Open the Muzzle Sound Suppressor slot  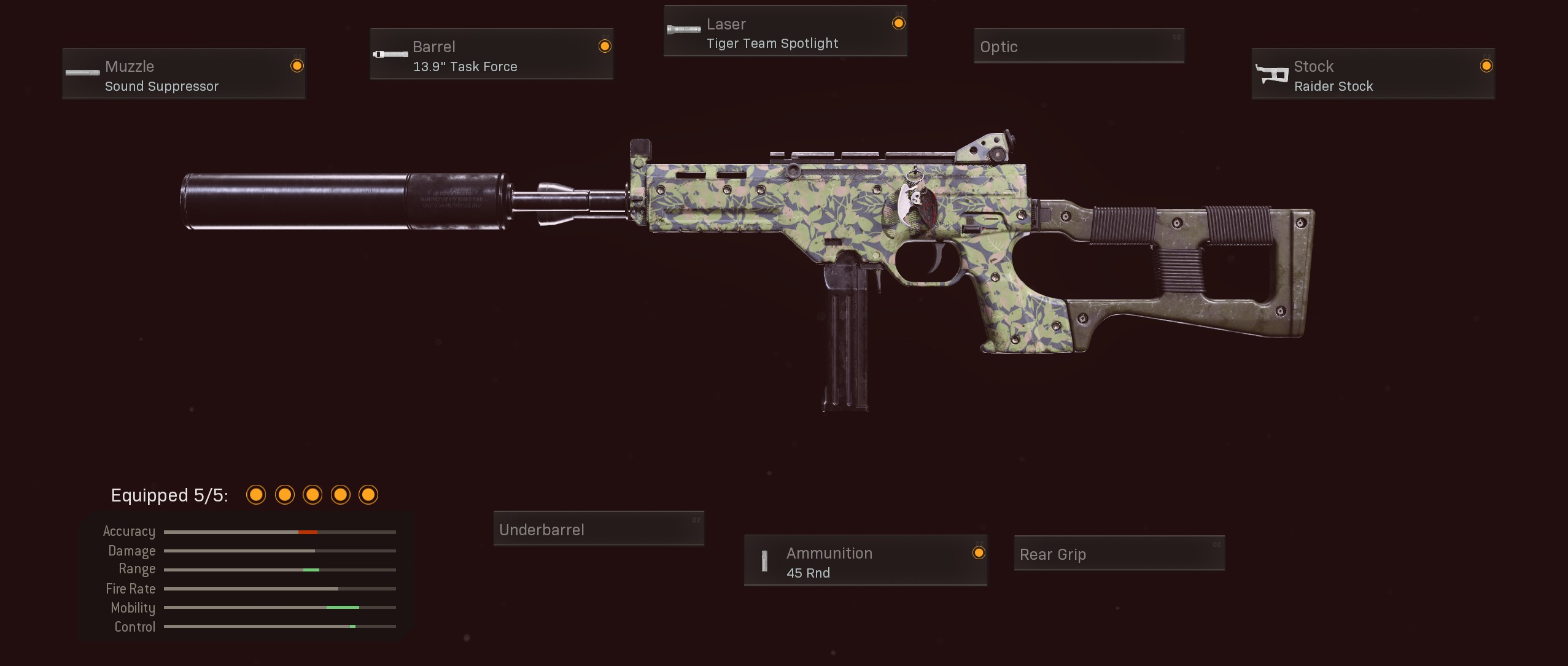(x=184, y=74)
